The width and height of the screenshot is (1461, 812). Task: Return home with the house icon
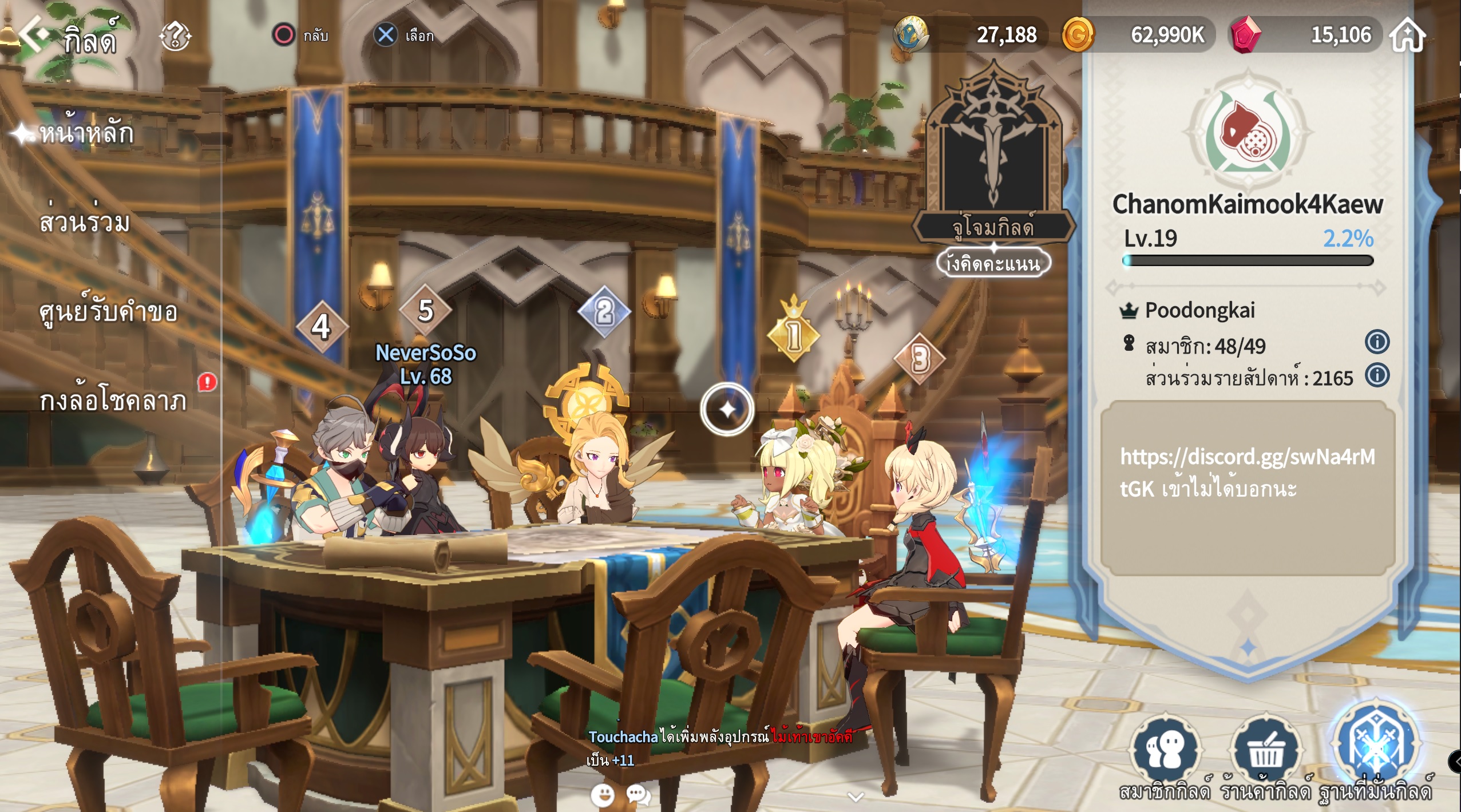pos(1408,35)
